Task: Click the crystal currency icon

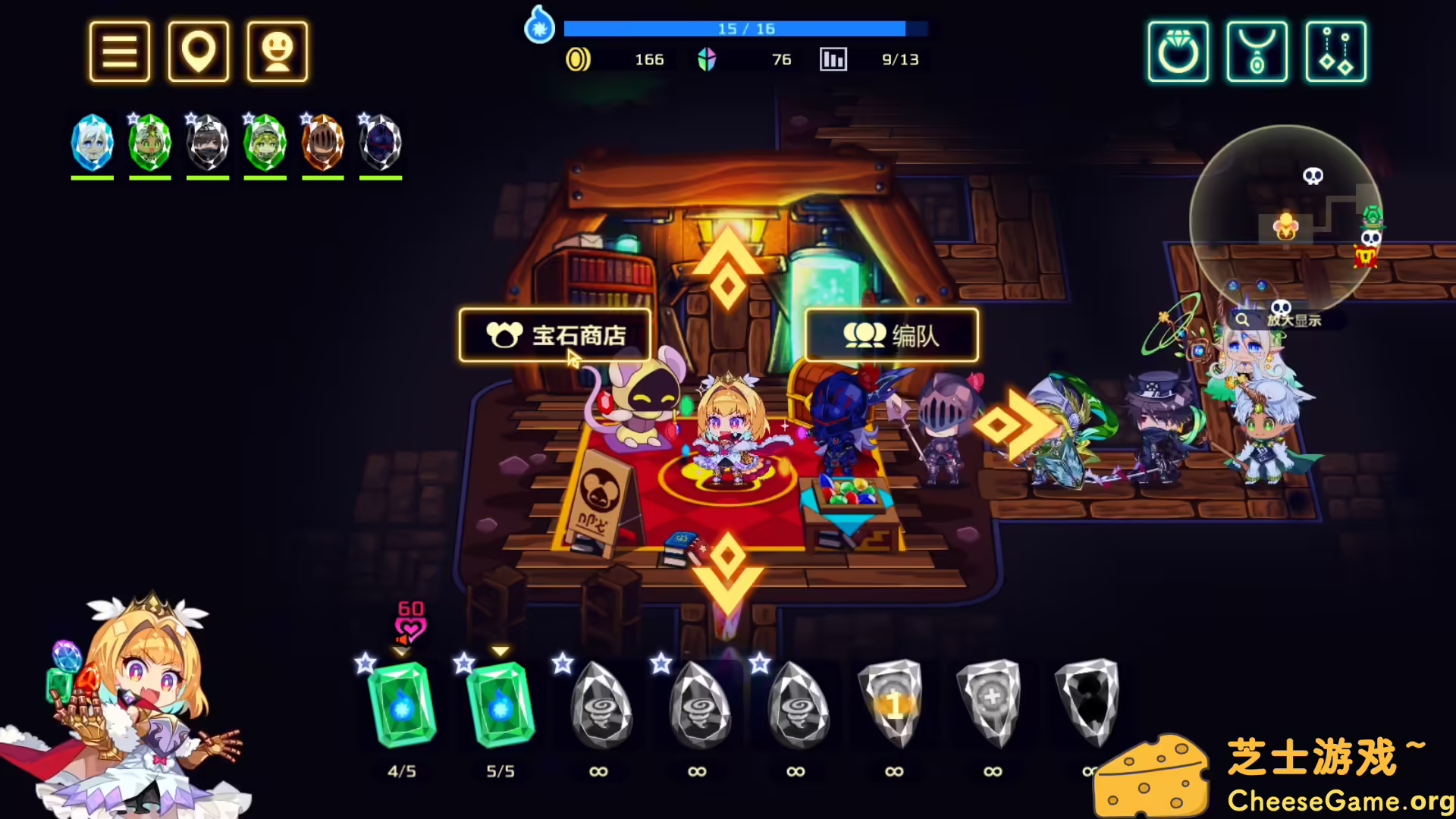Action: (x=707, y=59)
